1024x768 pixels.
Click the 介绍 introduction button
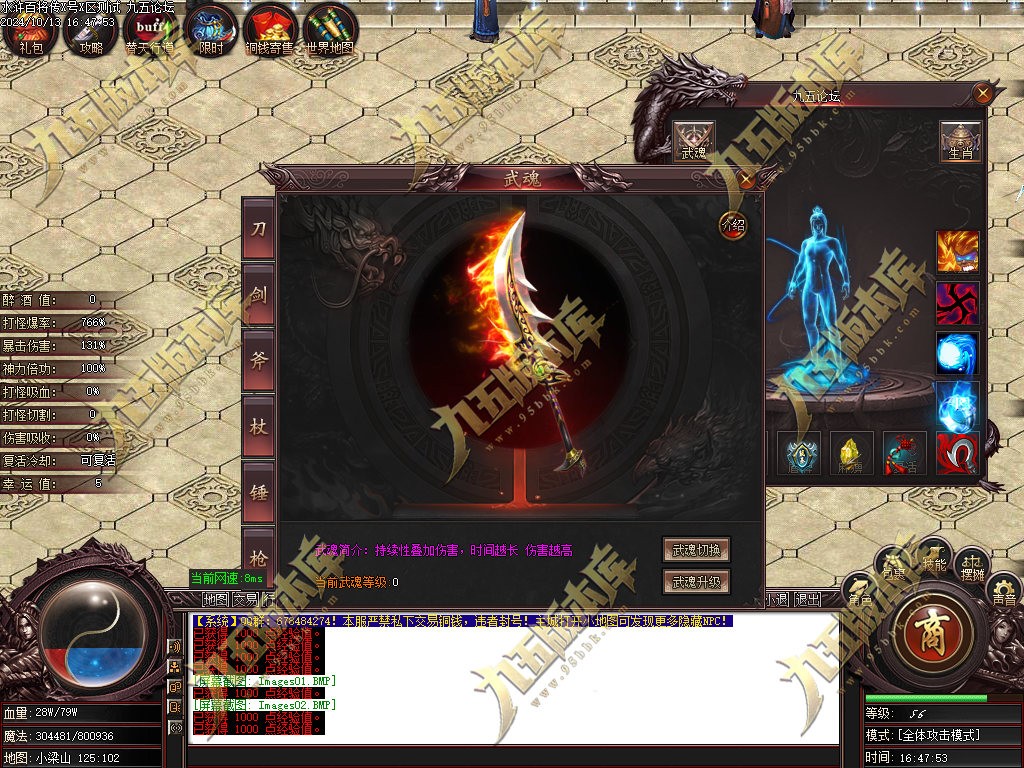click(733, 225)
